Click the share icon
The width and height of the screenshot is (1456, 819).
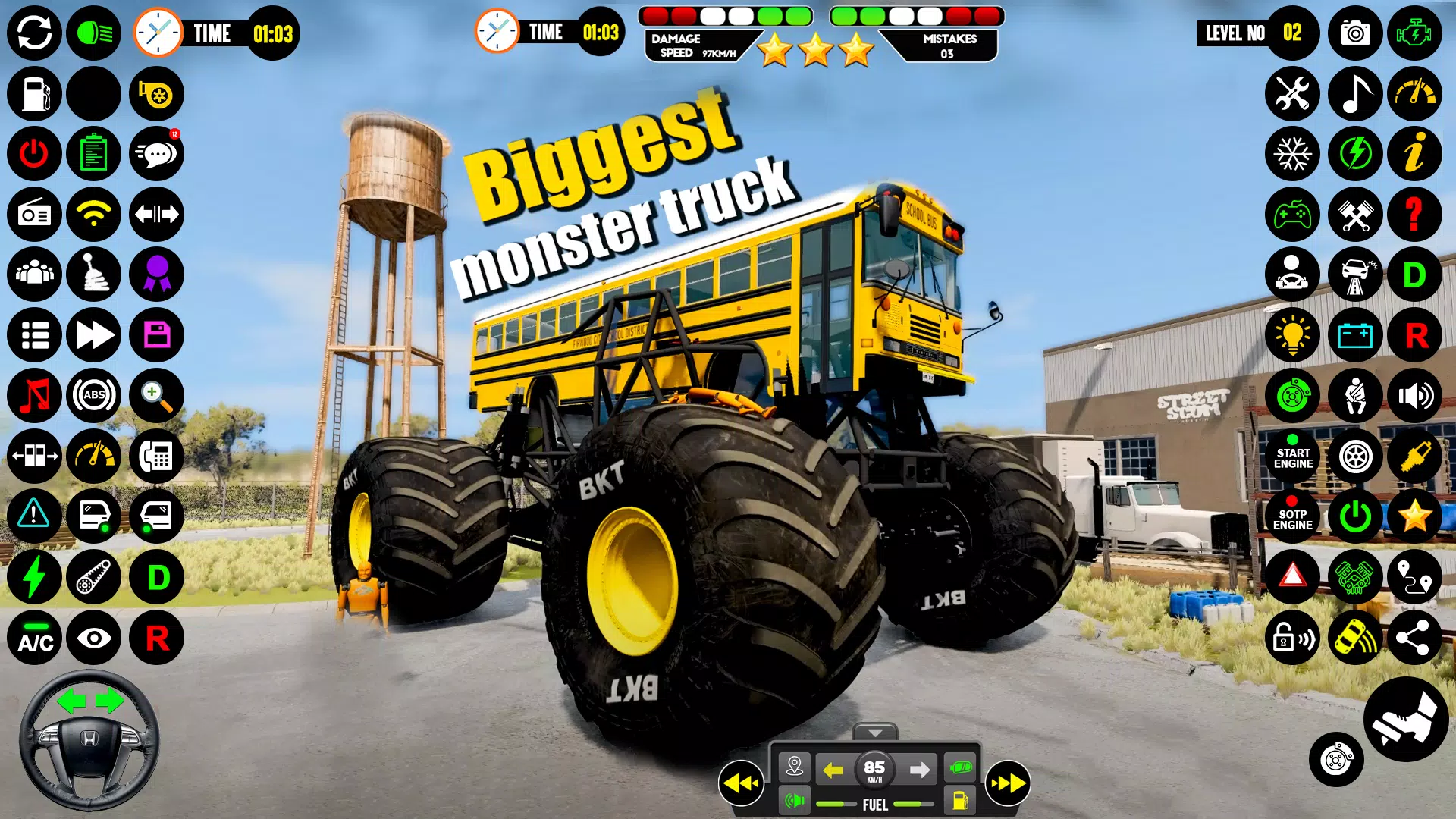coord(1415,637)
